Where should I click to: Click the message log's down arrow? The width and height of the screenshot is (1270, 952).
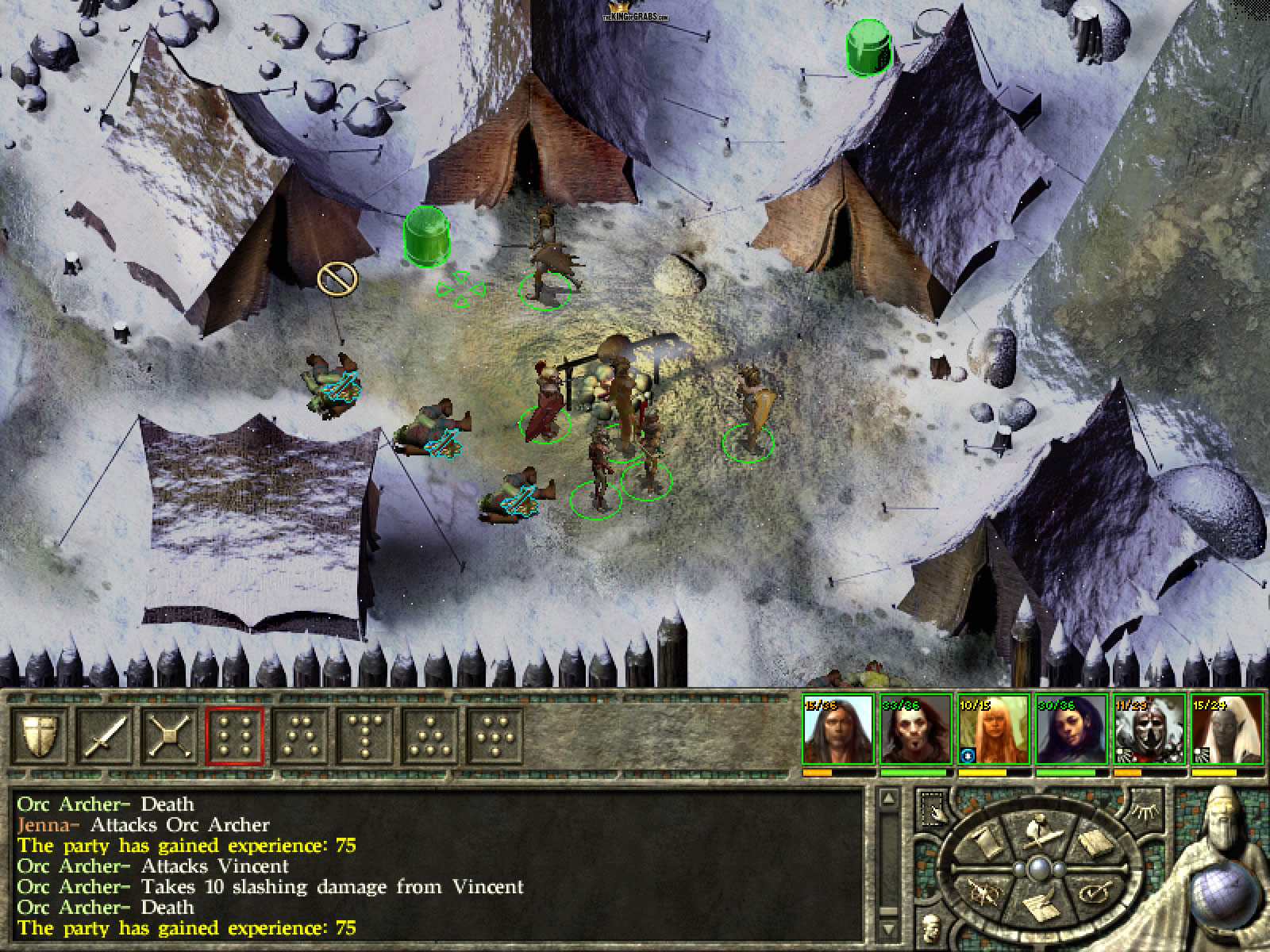coord(888,930)
